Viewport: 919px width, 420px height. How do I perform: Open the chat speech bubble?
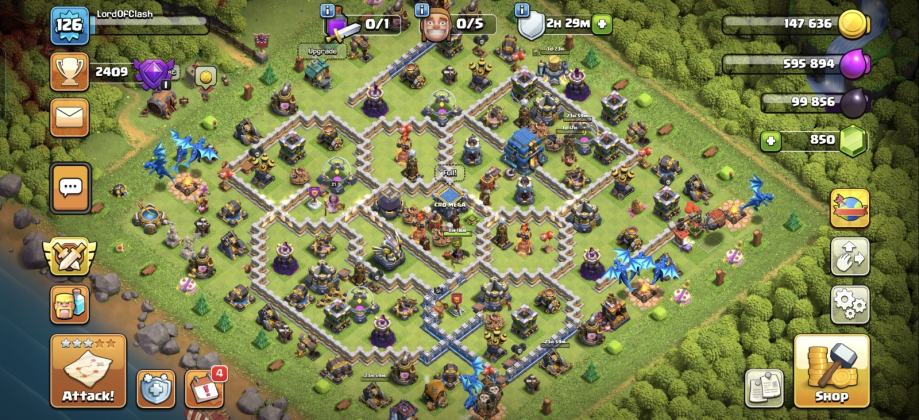[x=70, y=187]
